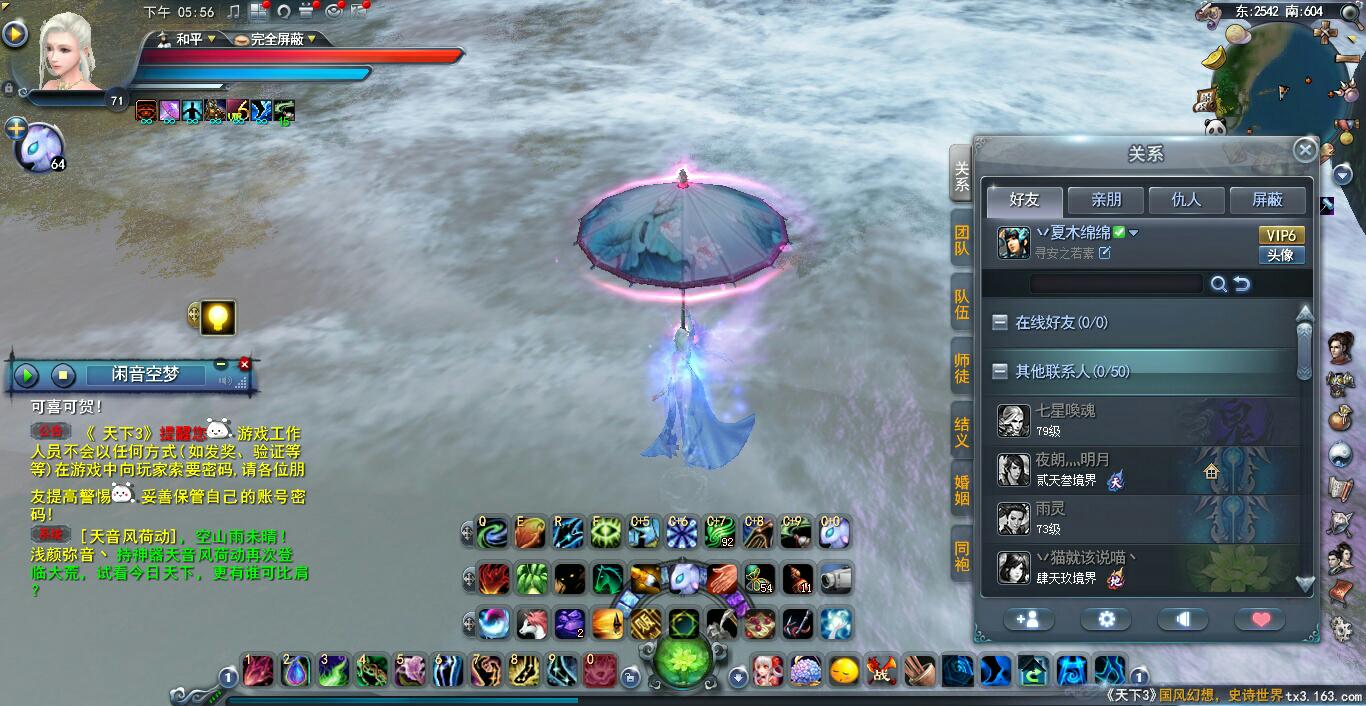Click the pink heart button

tap(1260, 619)
